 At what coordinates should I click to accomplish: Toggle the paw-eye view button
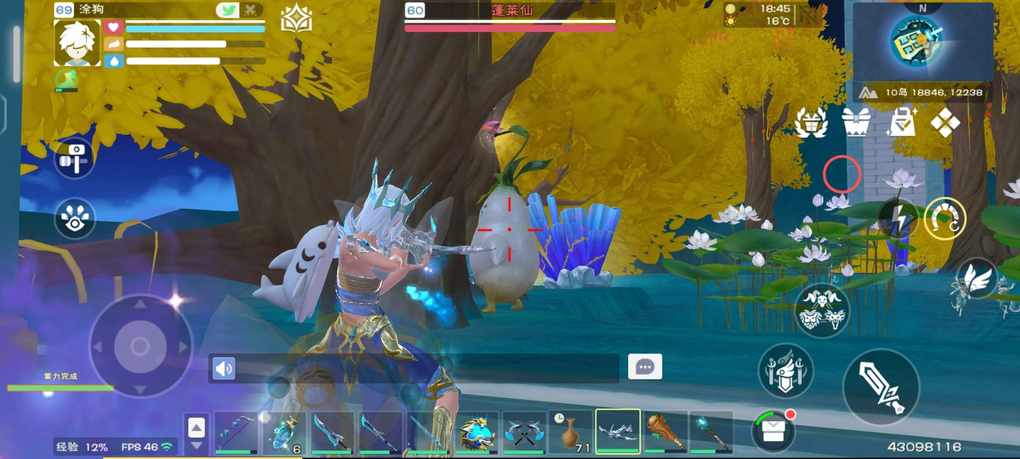[75, 217]
